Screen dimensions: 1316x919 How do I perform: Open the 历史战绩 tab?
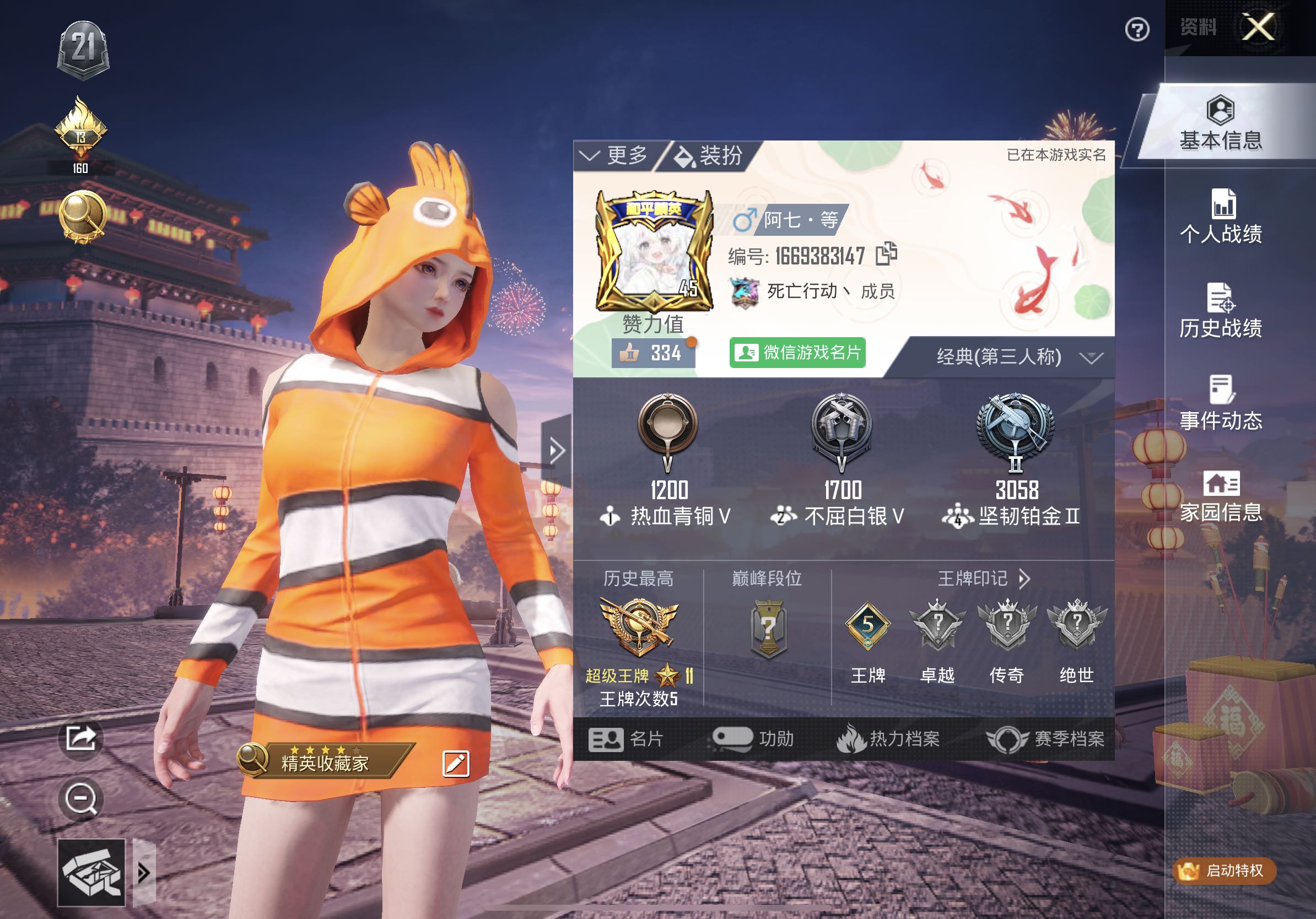[1221, 311]
